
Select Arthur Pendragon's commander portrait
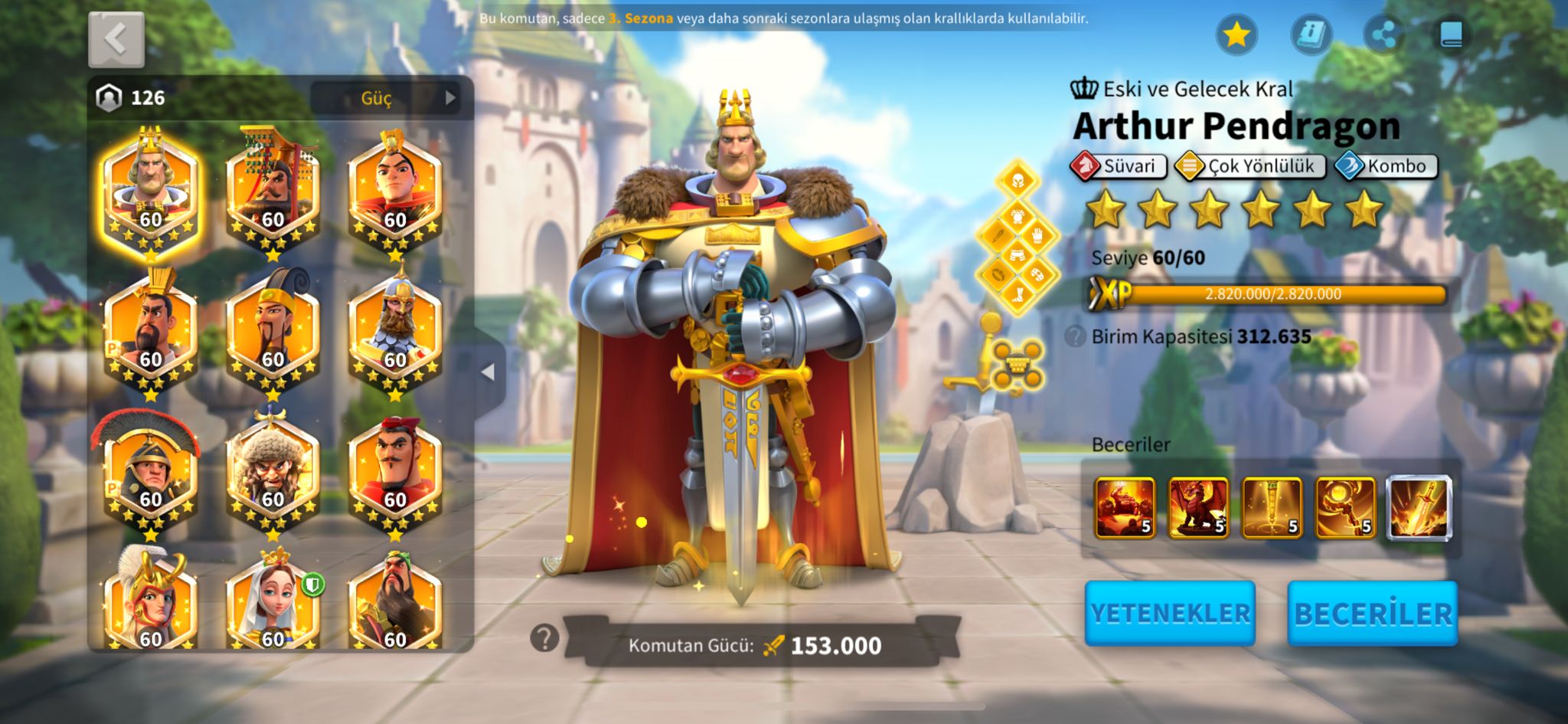(x=150, y=191)
